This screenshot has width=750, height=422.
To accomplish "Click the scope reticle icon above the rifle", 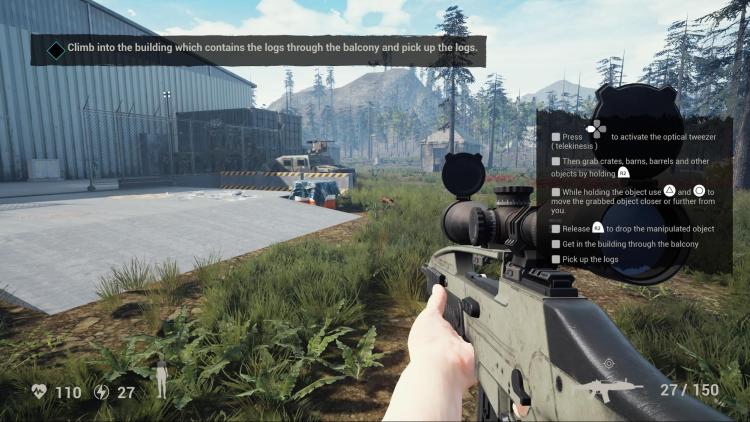I will pyautogui.click(x=609, y=364).
